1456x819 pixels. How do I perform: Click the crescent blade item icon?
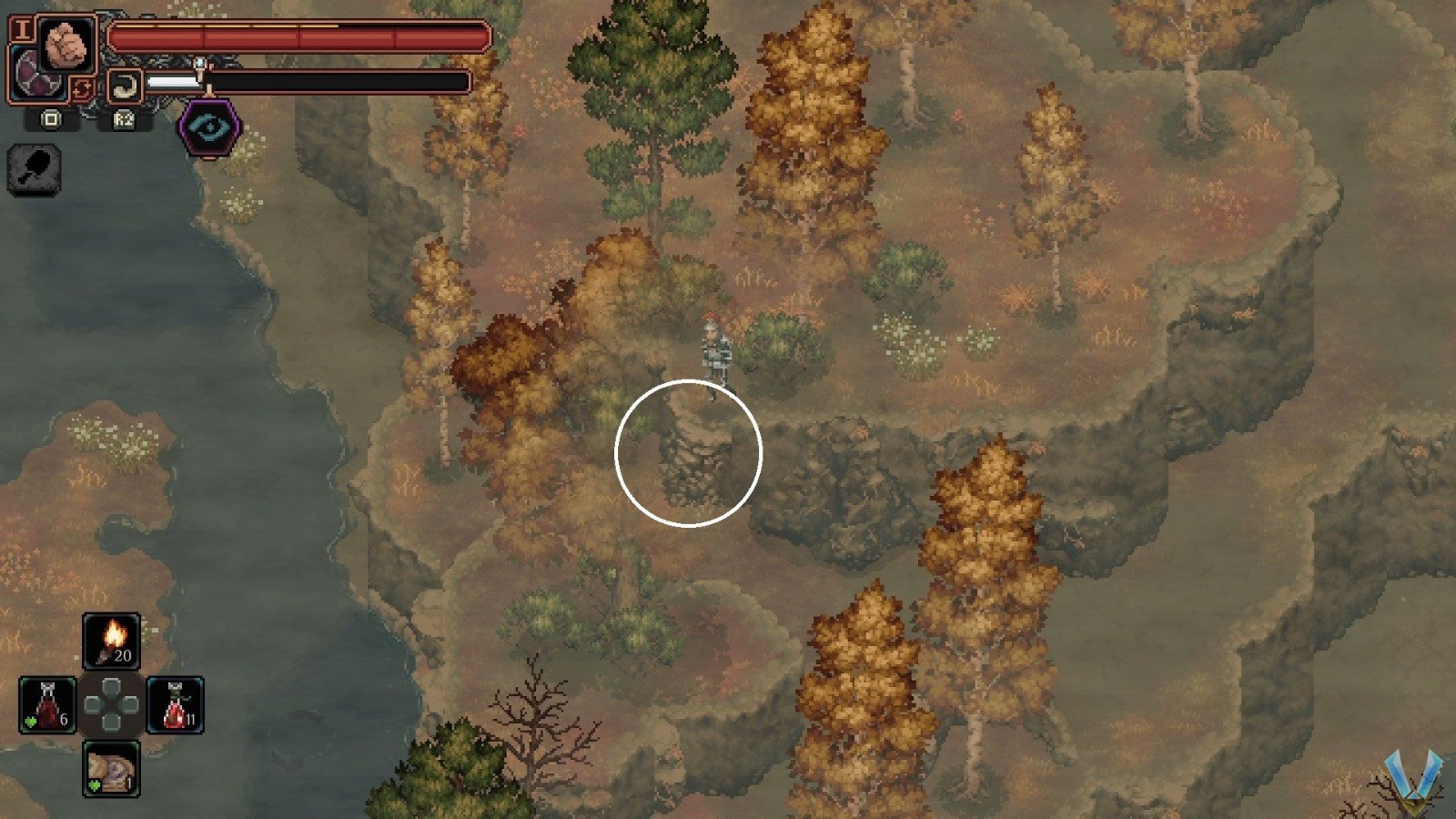coord(127,84)
